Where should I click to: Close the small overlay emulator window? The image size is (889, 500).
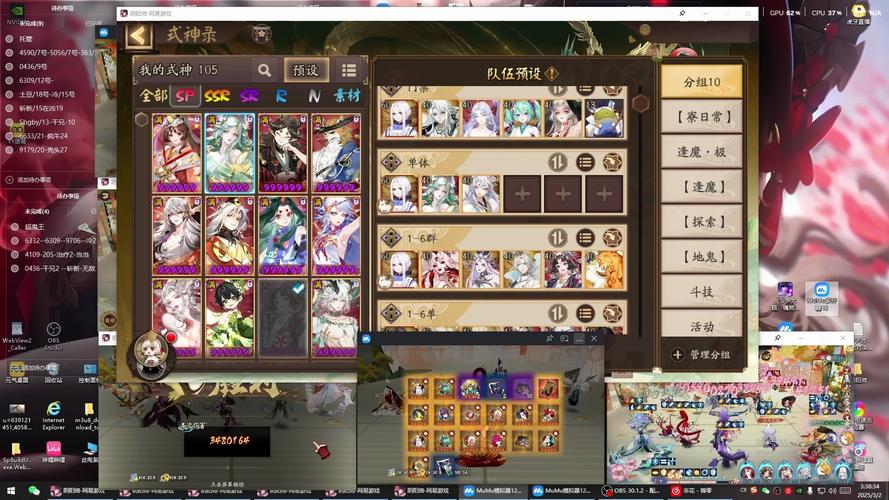point(595,339)
